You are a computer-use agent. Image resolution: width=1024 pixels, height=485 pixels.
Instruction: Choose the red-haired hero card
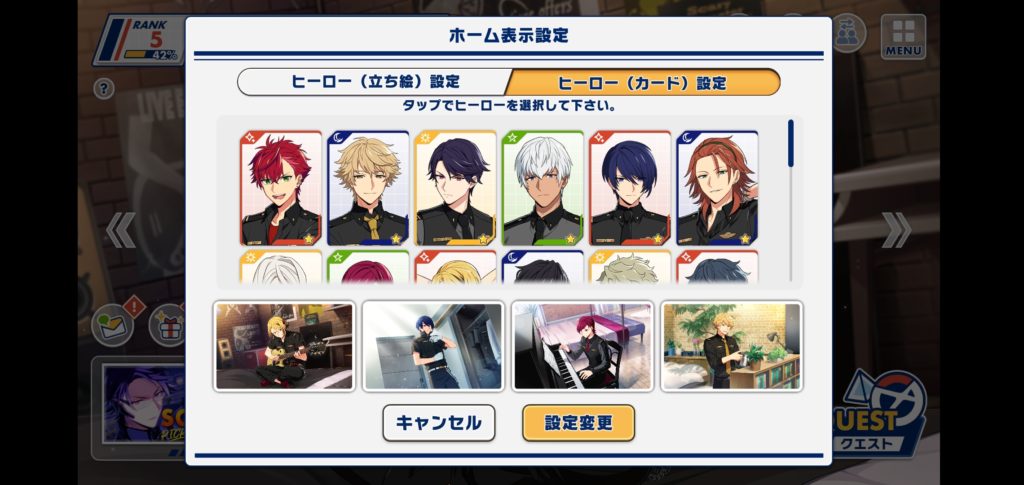(x=281, y=188)
